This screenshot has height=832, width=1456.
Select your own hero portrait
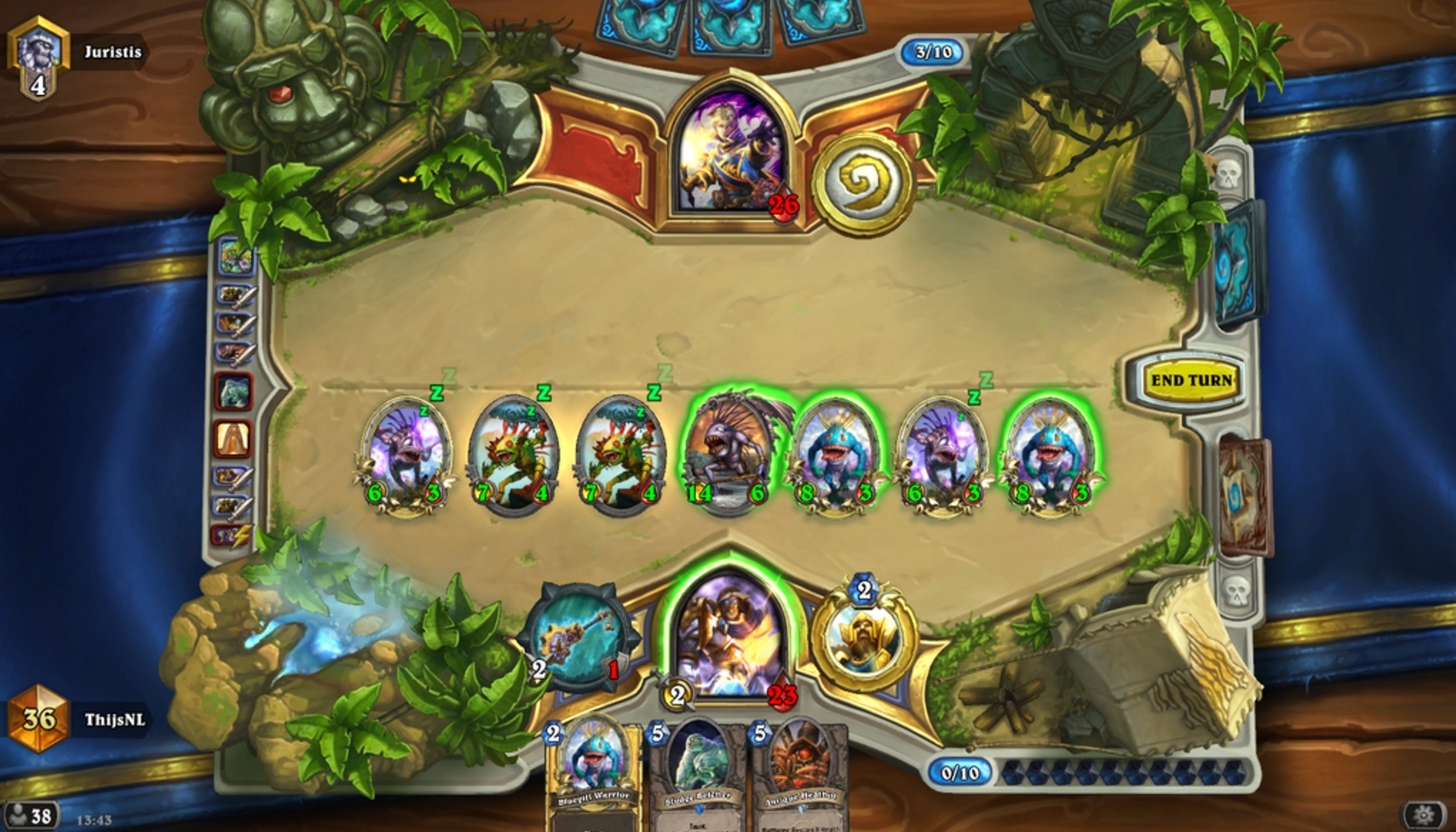coord(729,630)
